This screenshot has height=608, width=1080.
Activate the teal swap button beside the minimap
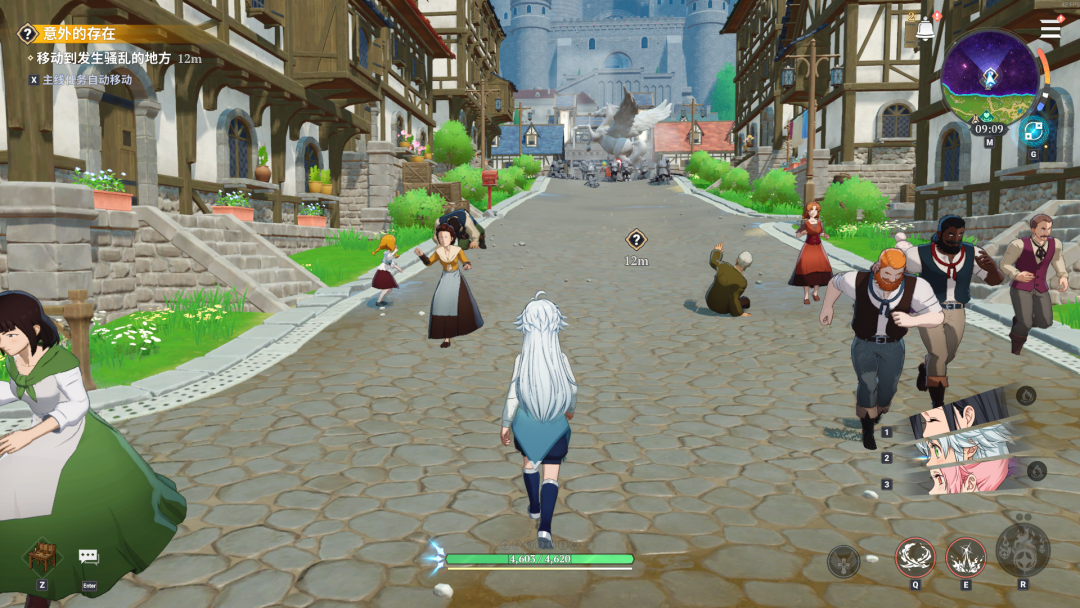pyautogui.click(x=1033, y=131)
